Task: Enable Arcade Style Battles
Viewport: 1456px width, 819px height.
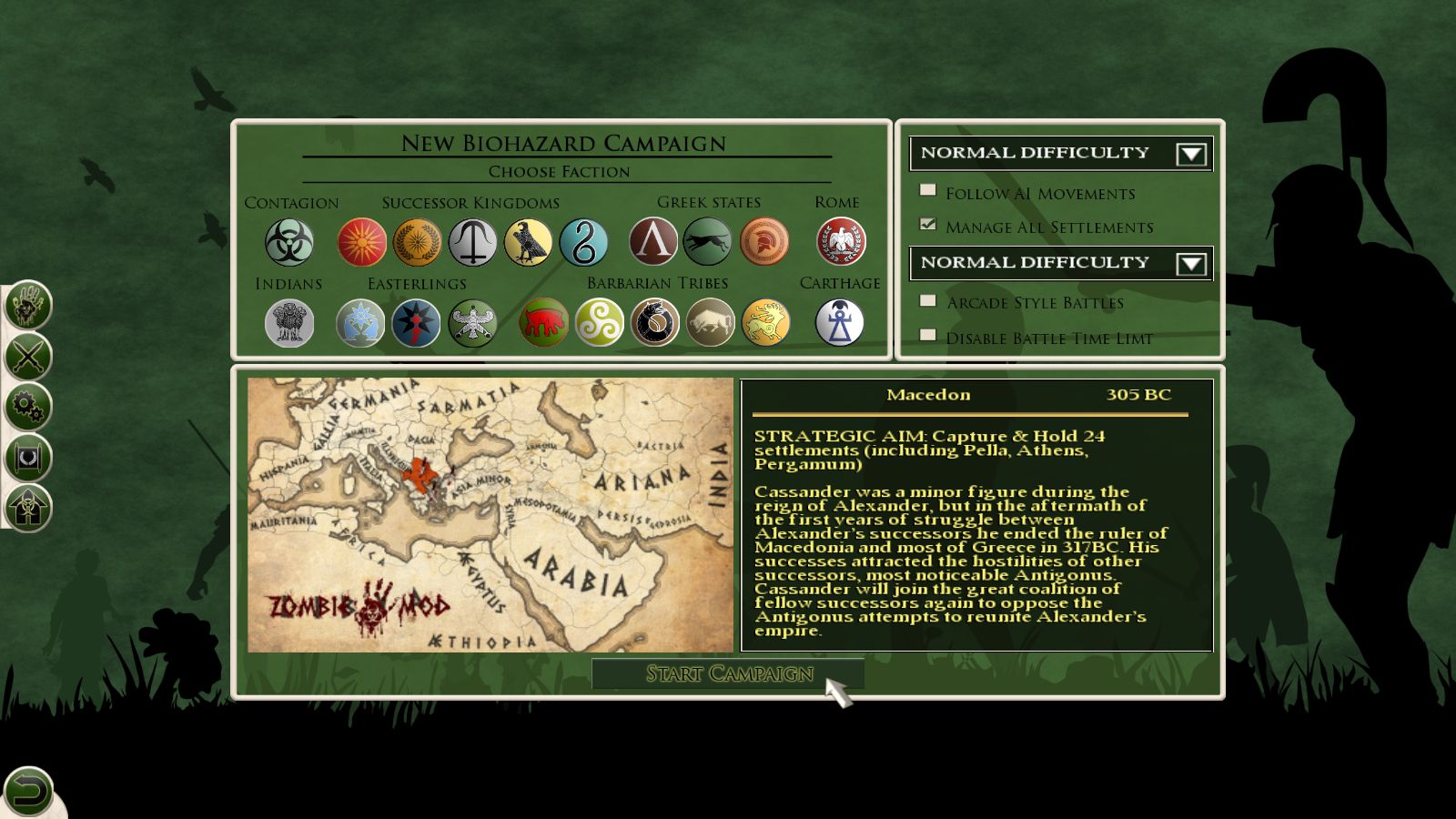Action: coord(928,300)
